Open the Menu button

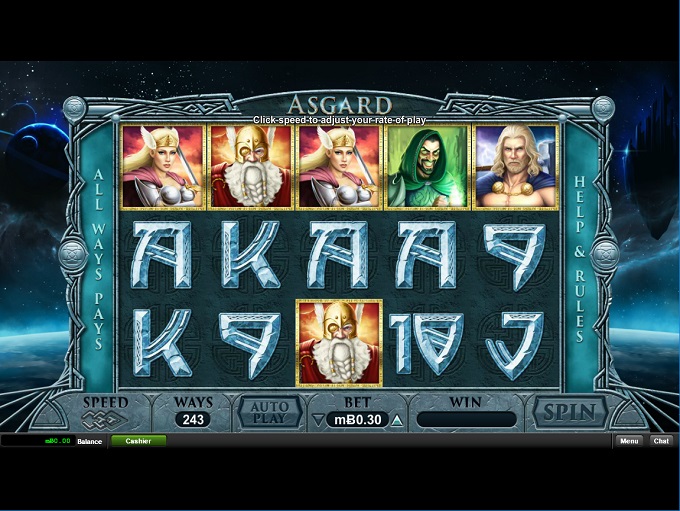(x=628, y=441)
